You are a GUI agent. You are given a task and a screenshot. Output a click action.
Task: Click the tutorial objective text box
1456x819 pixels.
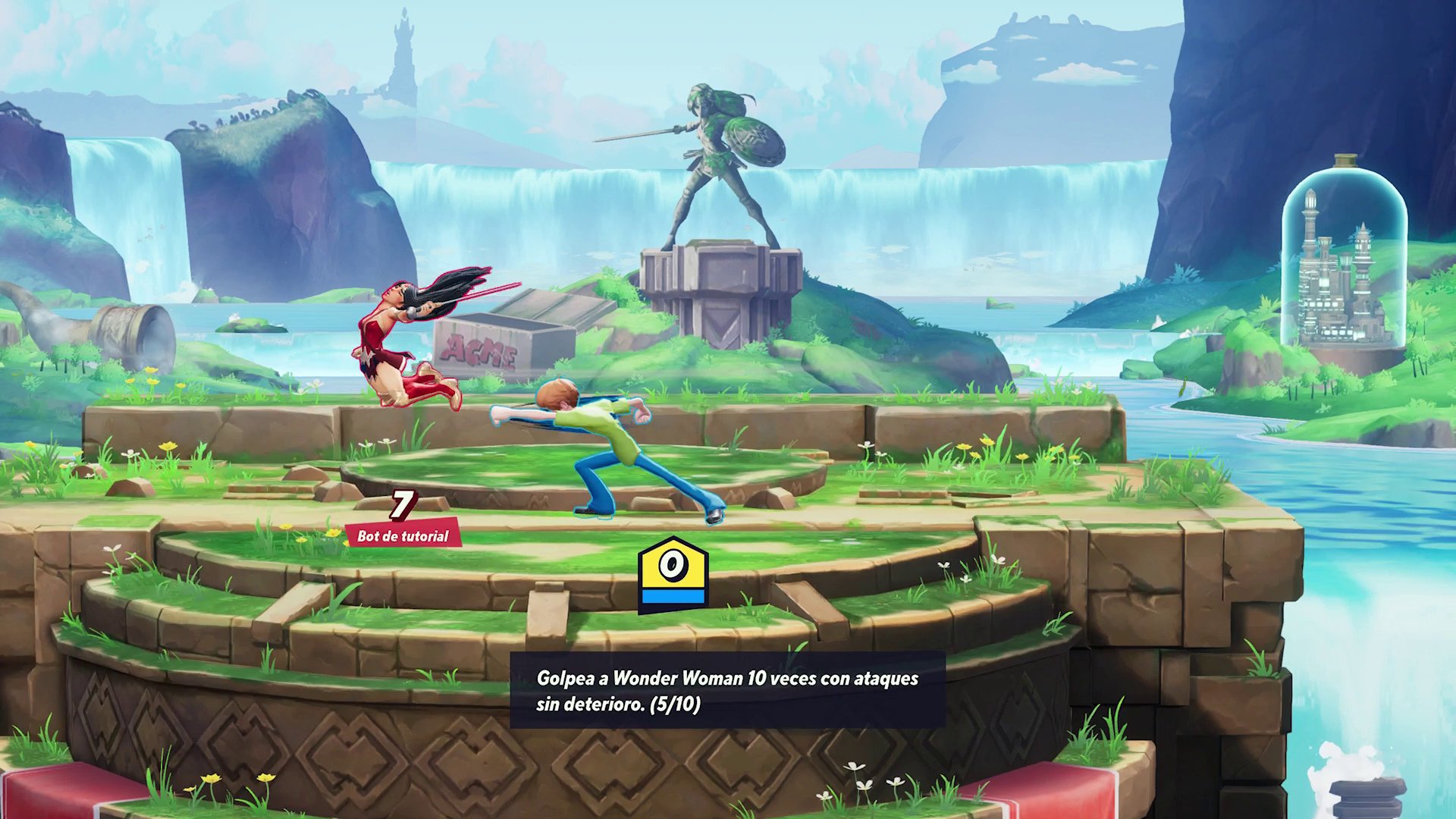[x=727, y=690]
